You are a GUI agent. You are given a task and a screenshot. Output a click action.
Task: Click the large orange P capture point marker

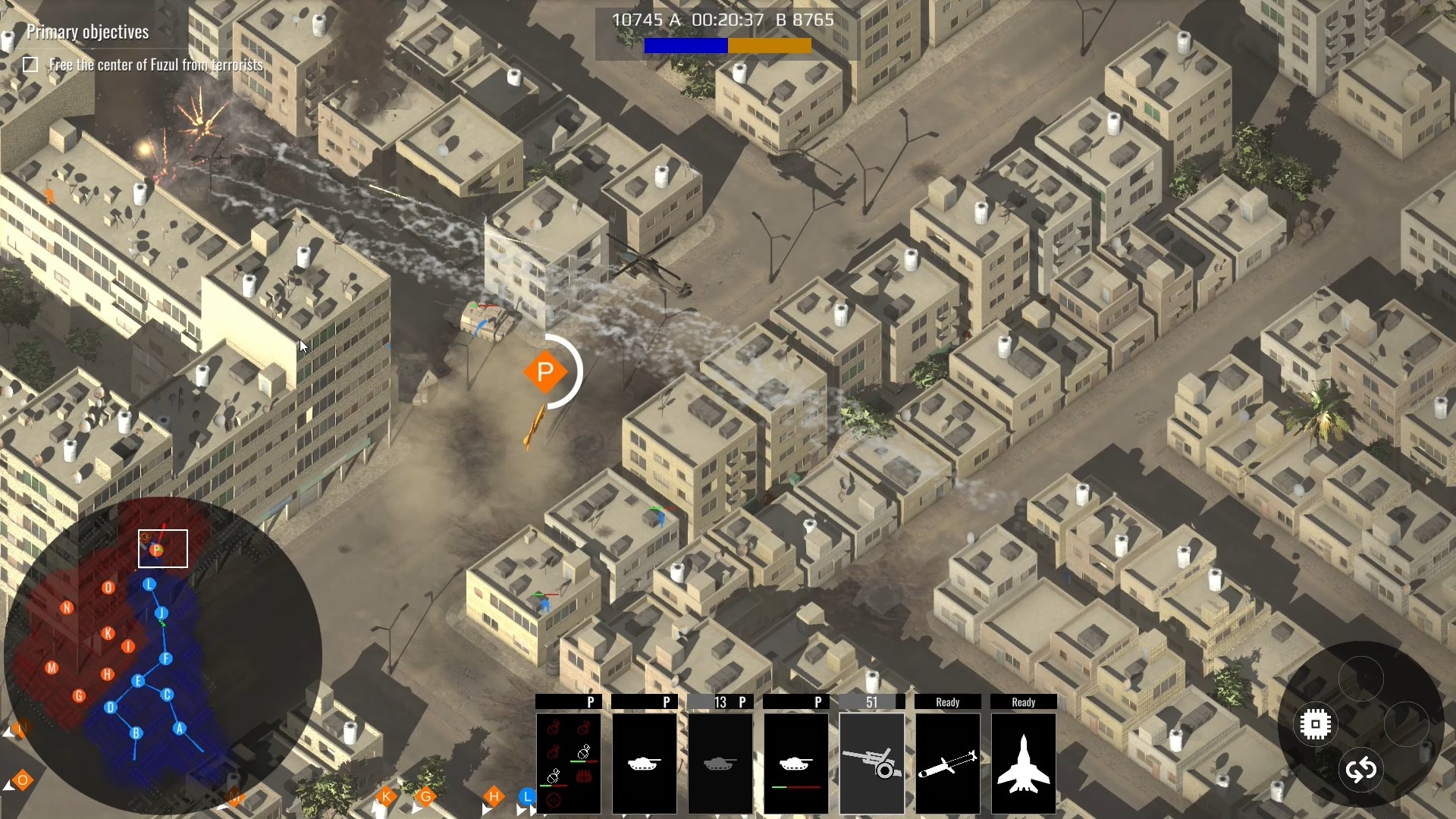tap(544, 372)
